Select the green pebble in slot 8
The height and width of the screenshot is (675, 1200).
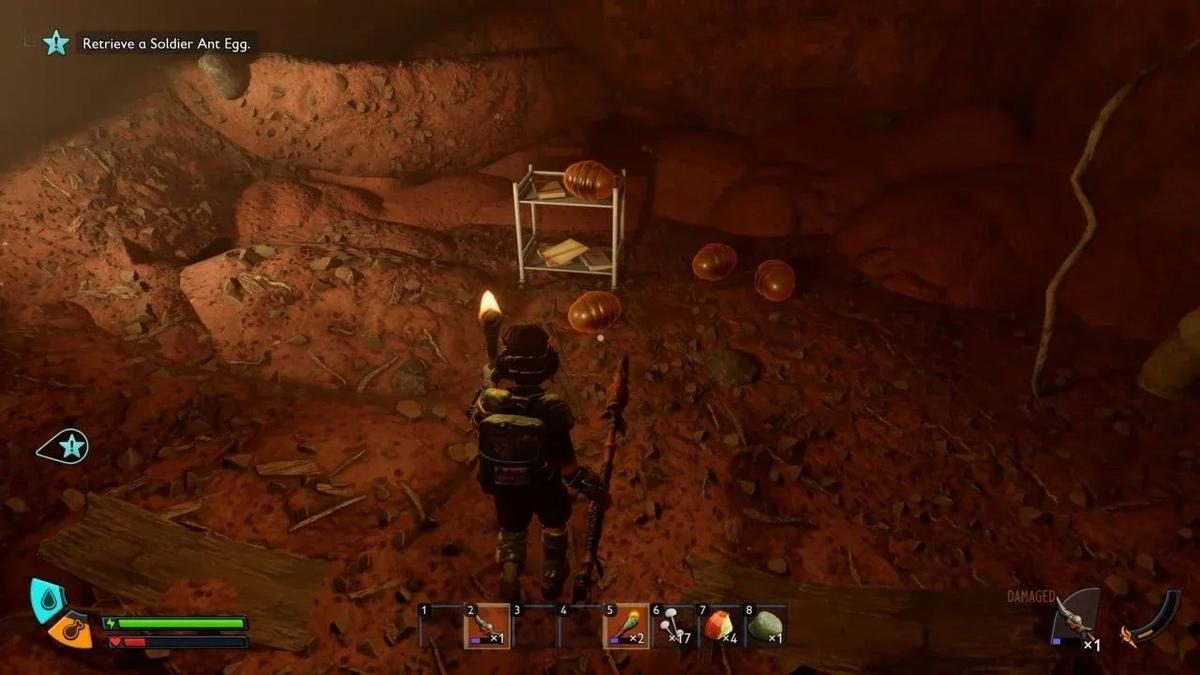[x=766, y=626]
